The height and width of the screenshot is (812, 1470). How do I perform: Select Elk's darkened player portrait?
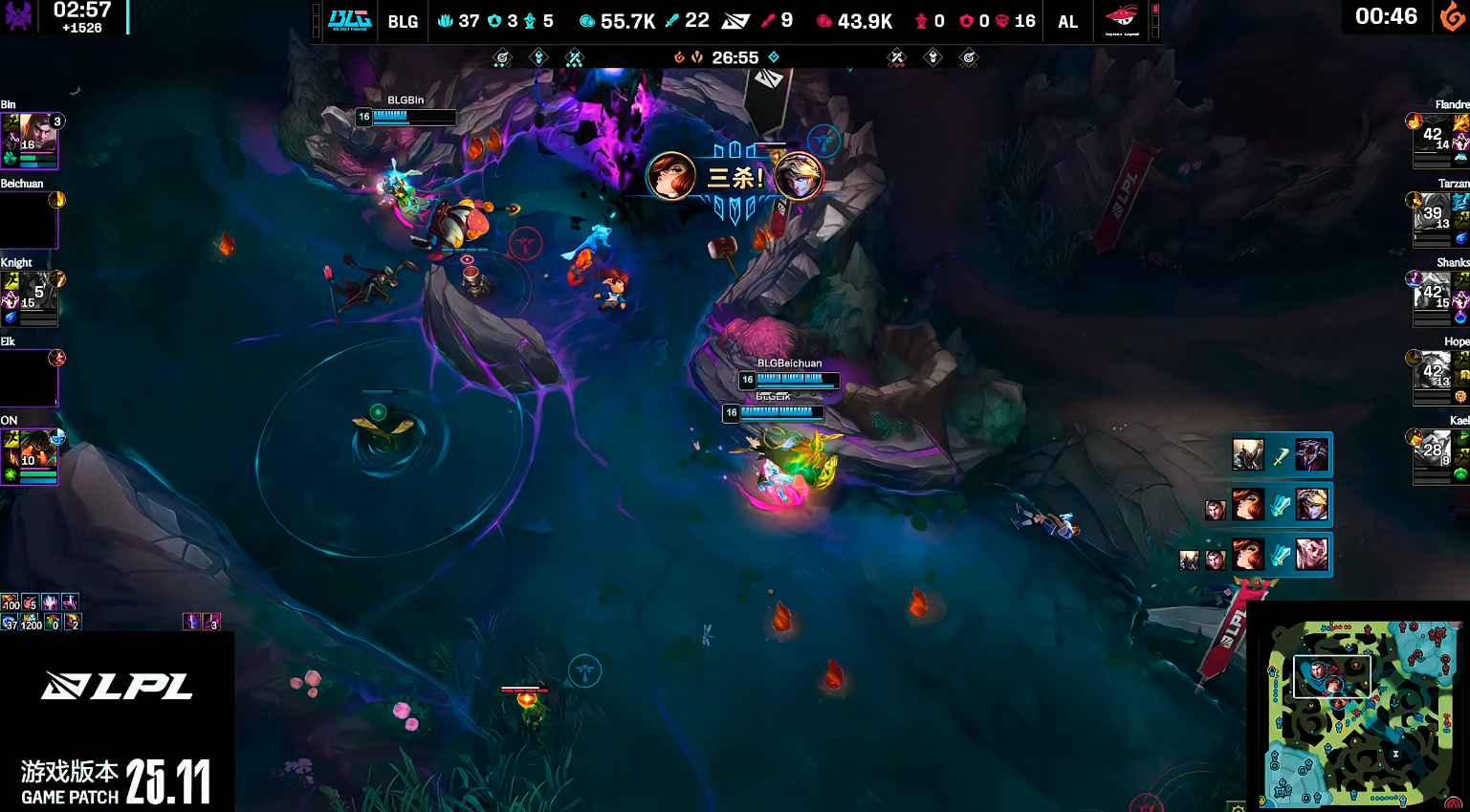click(x=29, y=378)
